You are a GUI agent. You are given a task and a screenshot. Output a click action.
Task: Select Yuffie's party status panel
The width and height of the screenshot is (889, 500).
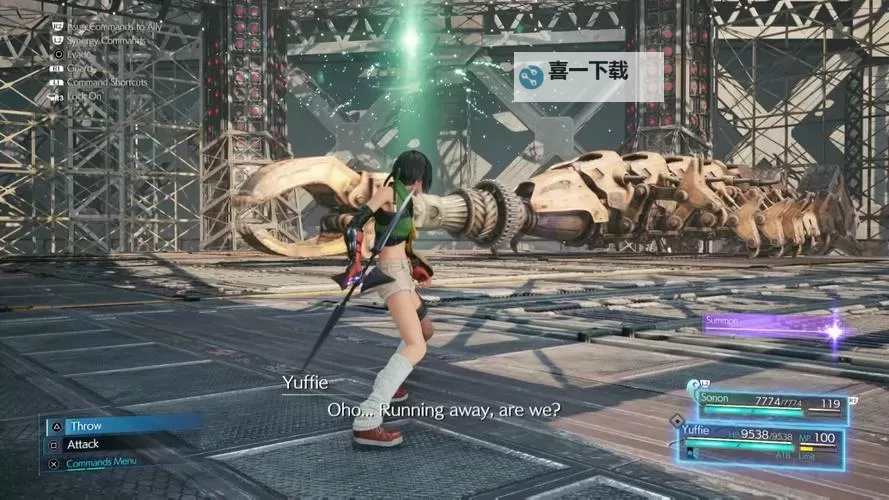click(760, 440)
